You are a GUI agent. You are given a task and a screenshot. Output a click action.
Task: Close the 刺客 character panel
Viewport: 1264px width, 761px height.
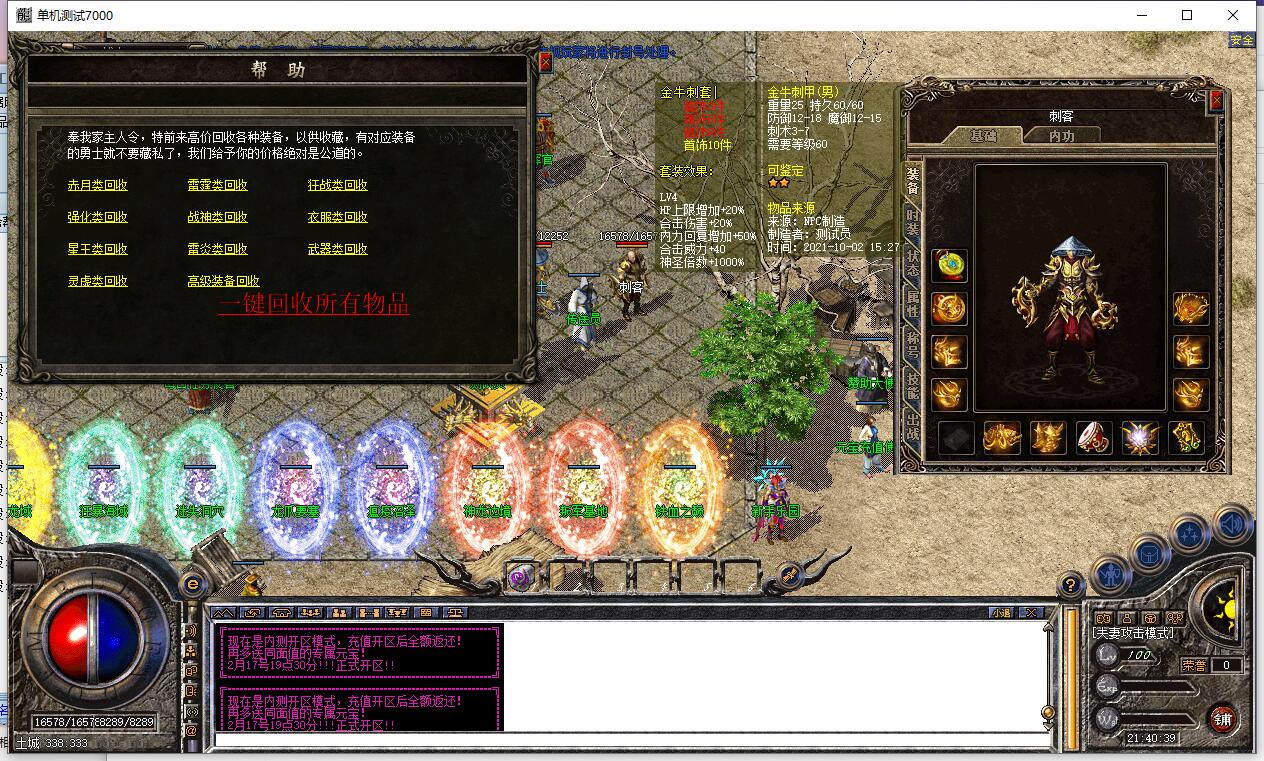(1216, 100)
